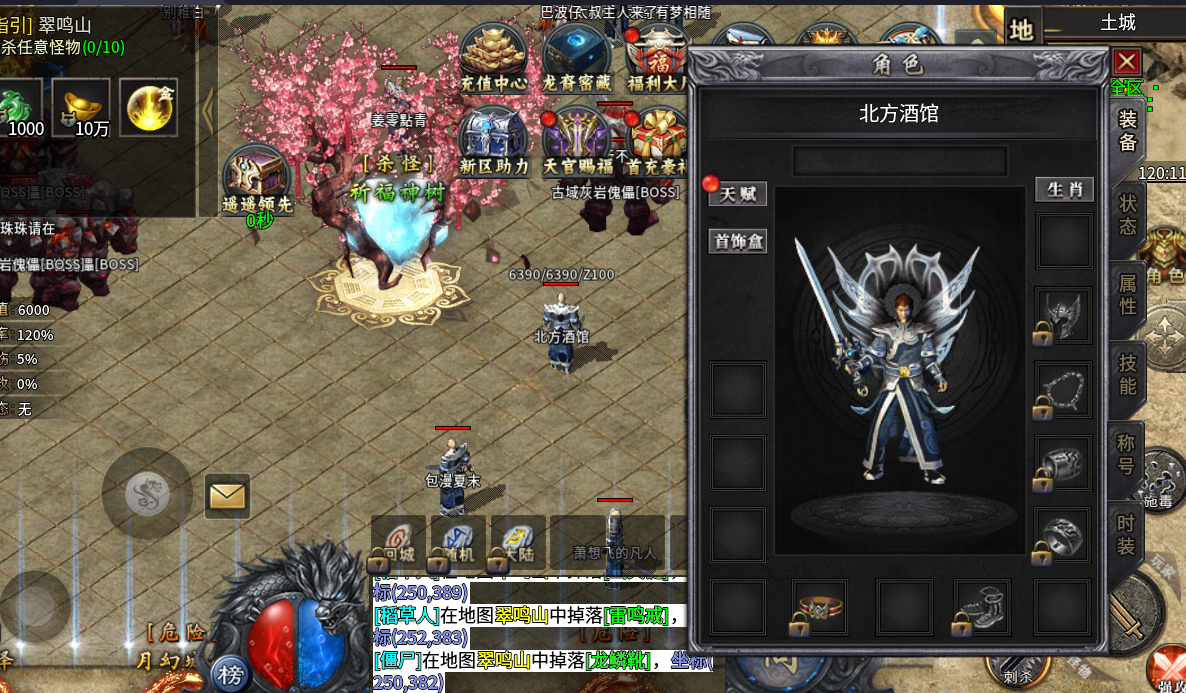
Task: Open the 龙裔密藏 treasure icon
Action: coord(577,58)
